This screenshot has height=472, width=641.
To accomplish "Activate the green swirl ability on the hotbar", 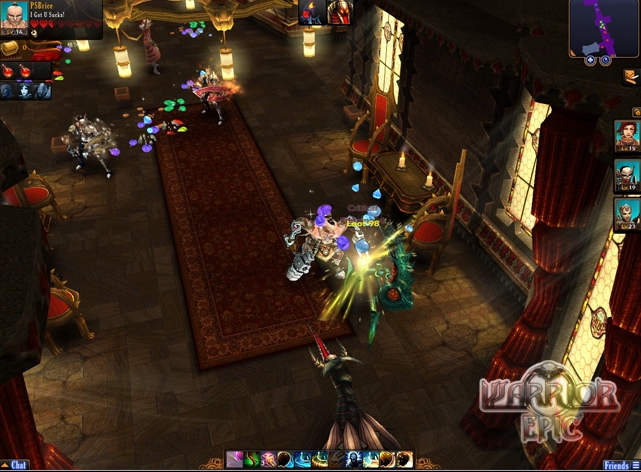I will (x=252, y=460).
